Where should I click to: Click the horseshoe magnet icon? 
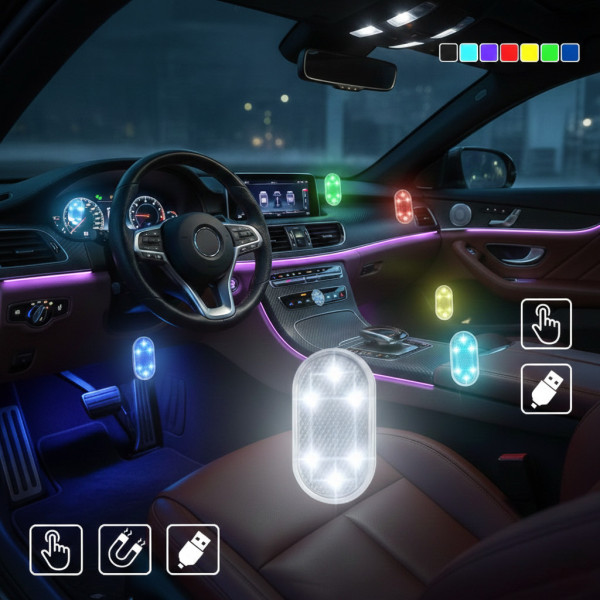[x=125, y=549]
